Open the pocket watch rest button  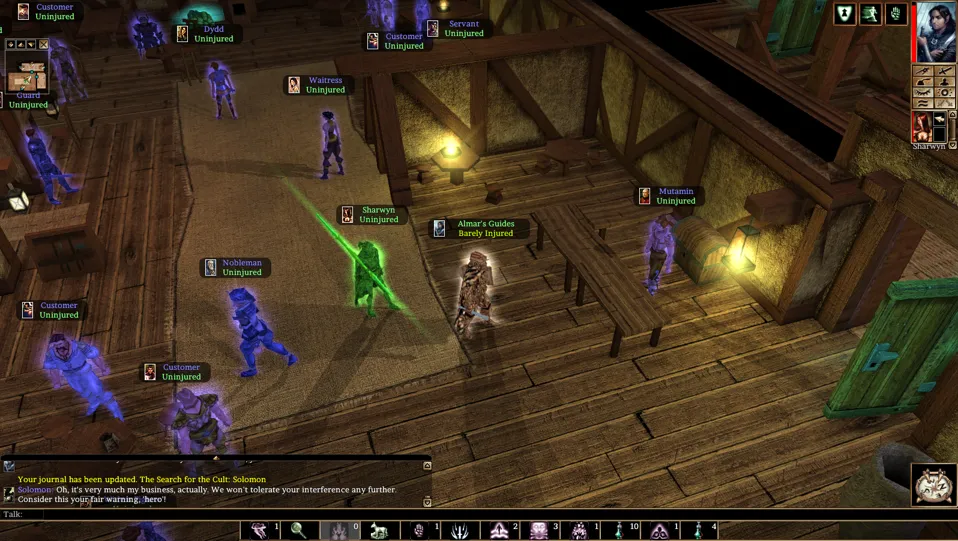pos(934,484)
